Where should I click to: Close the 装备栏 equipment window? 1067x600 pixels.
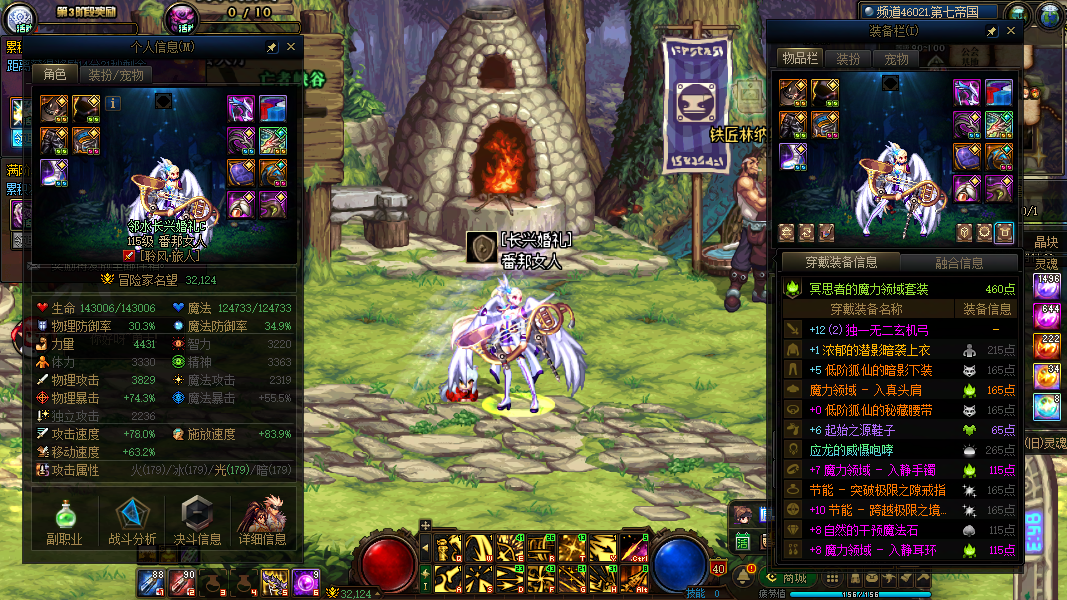[x=1011, y=32]
